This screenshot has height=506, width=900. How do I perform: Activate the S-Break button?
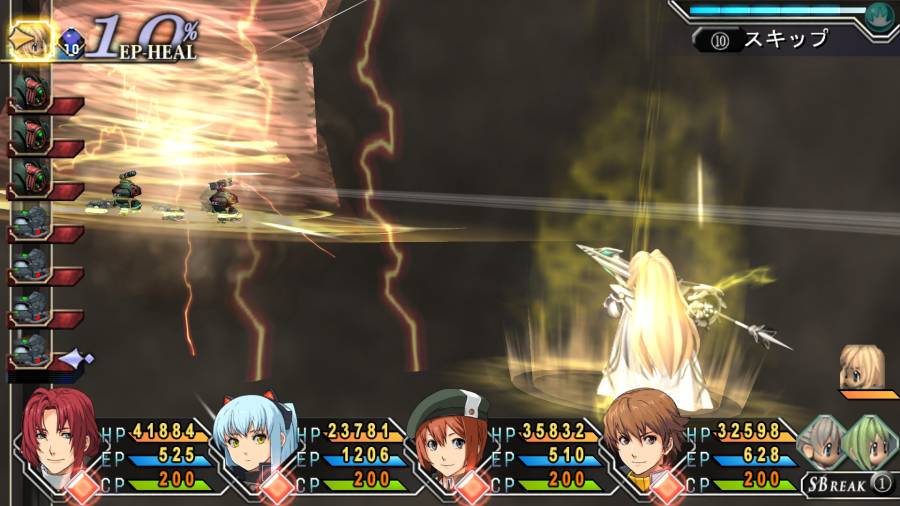tap(845, 485)
